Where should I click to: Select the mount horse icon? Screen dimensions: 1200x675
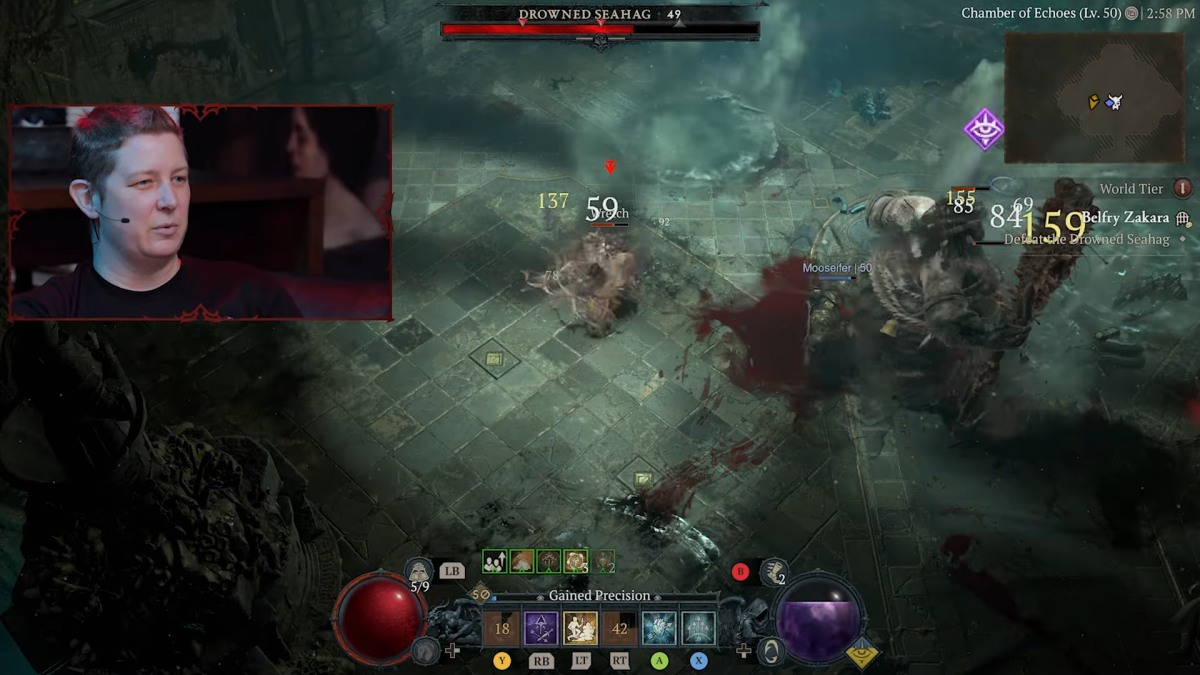425,651
